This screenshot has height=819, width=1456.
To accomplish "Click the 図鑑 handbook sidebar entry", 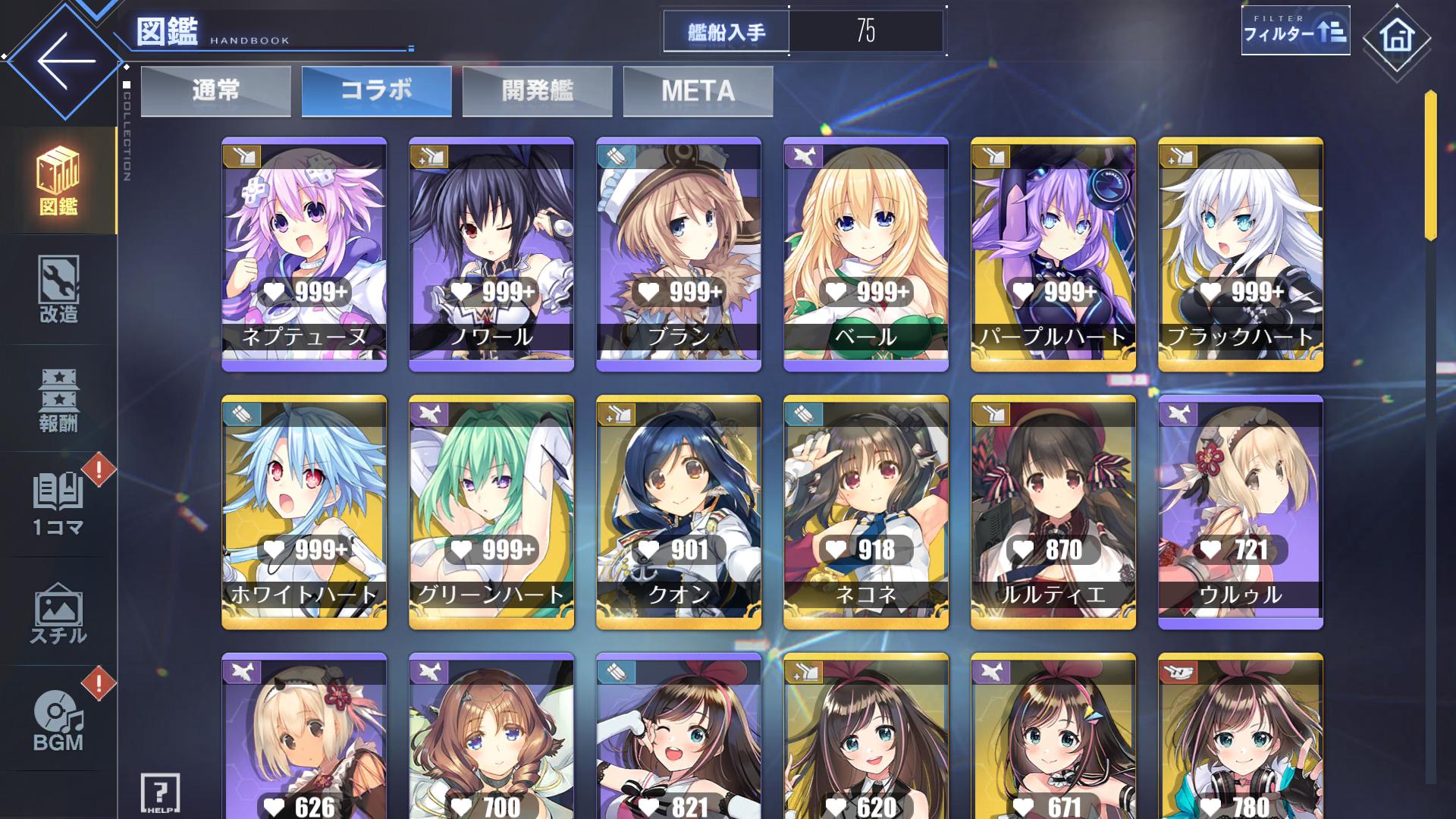I will [58, 182].
